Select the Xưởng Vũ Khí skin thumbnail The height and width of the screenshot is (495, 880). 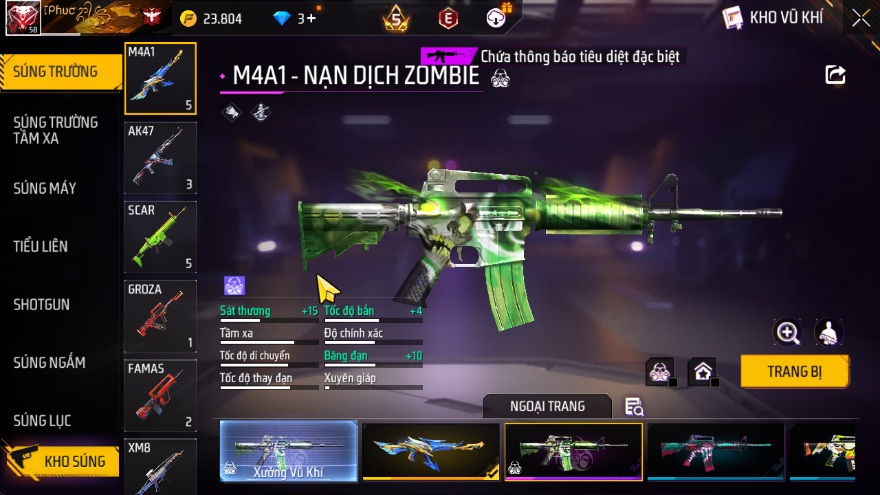(288, 451)
